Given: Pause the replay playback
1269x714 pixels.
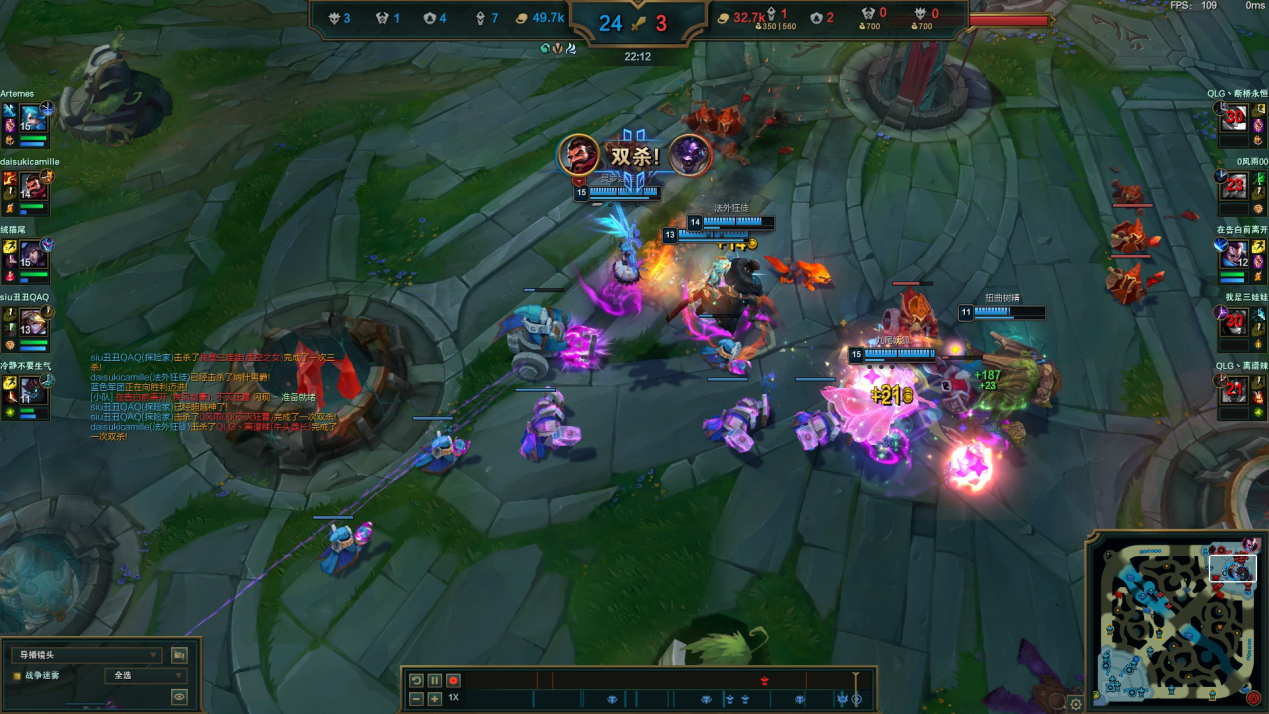Looking at the screenshot, I should point(435,680).
